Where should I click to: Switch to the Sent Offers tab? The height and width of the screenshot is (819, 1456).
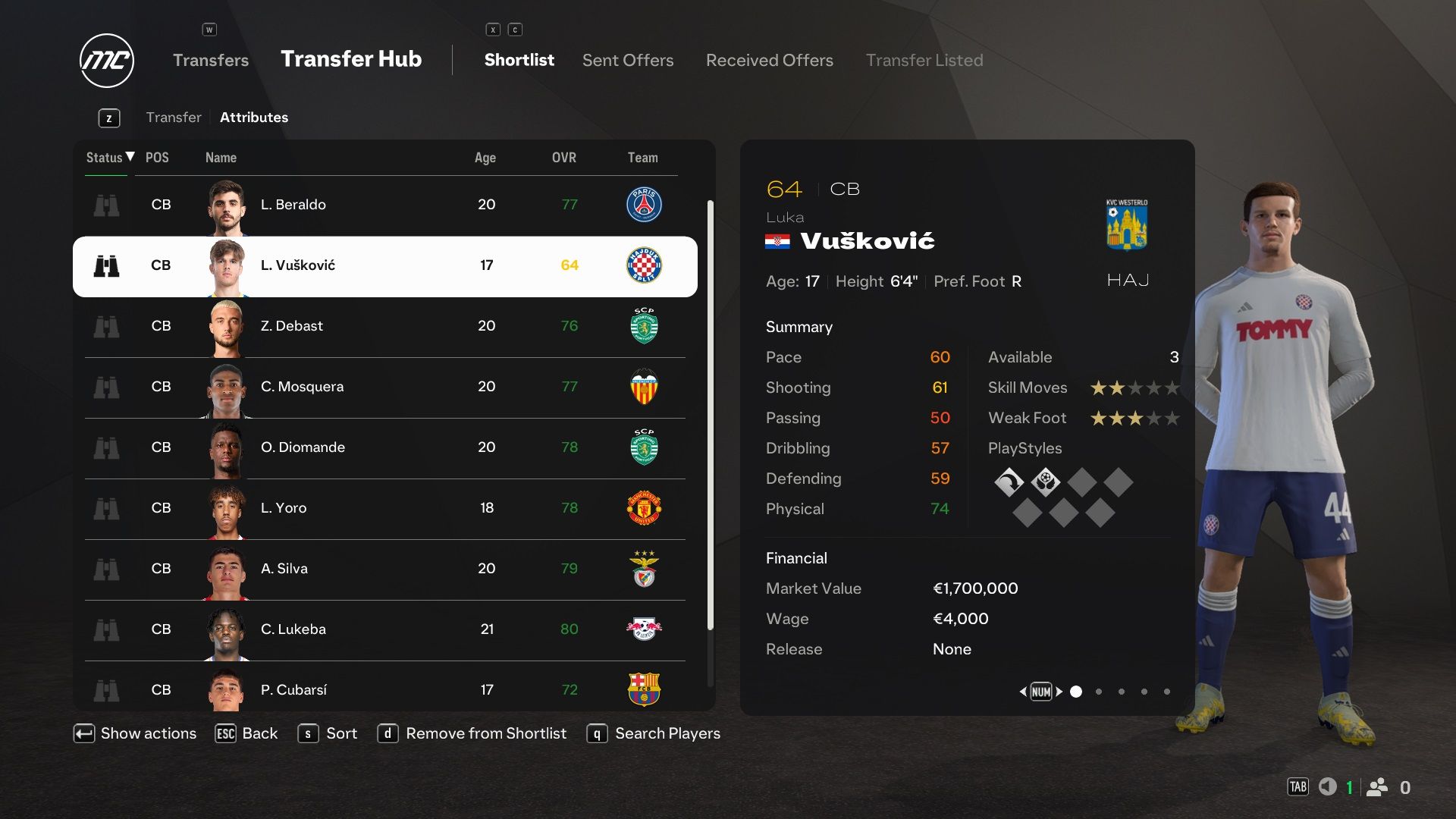click(x=627, y=60)
